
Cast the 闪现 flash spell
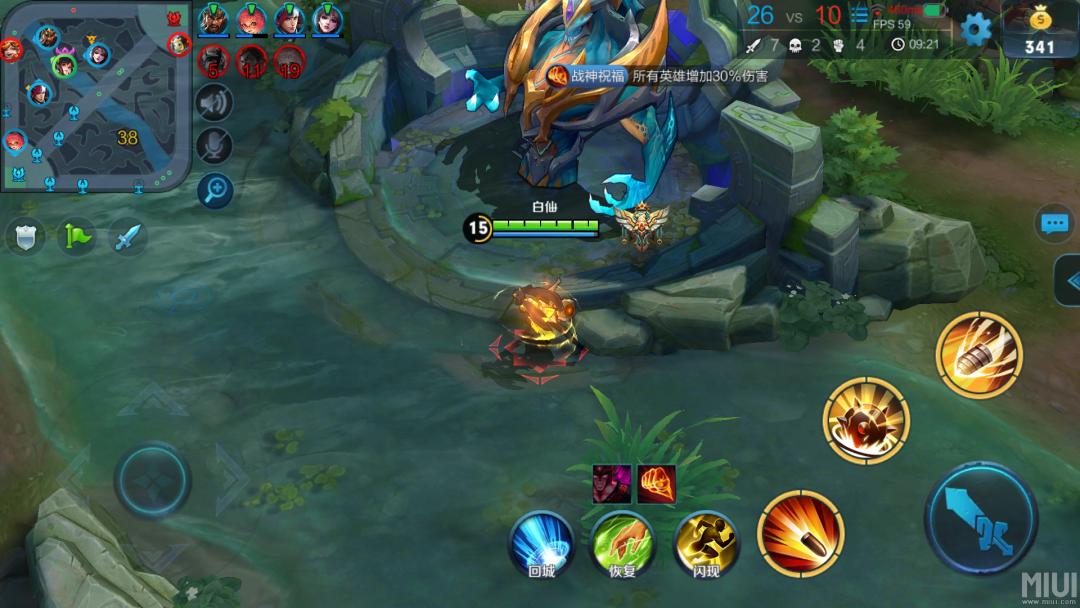706,544
